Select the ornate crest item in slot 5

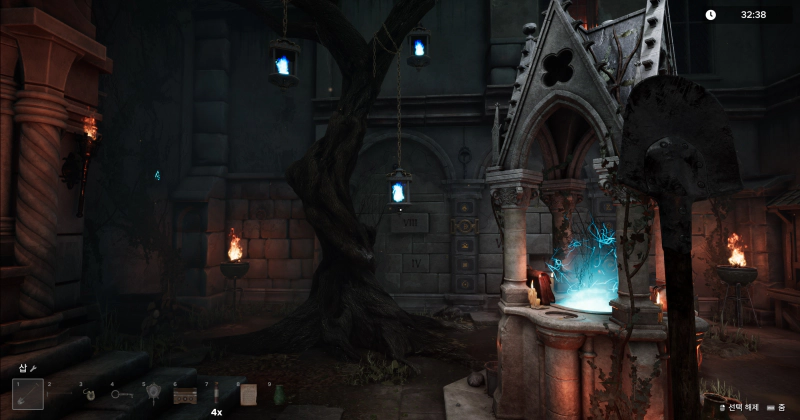click(153, 394)
